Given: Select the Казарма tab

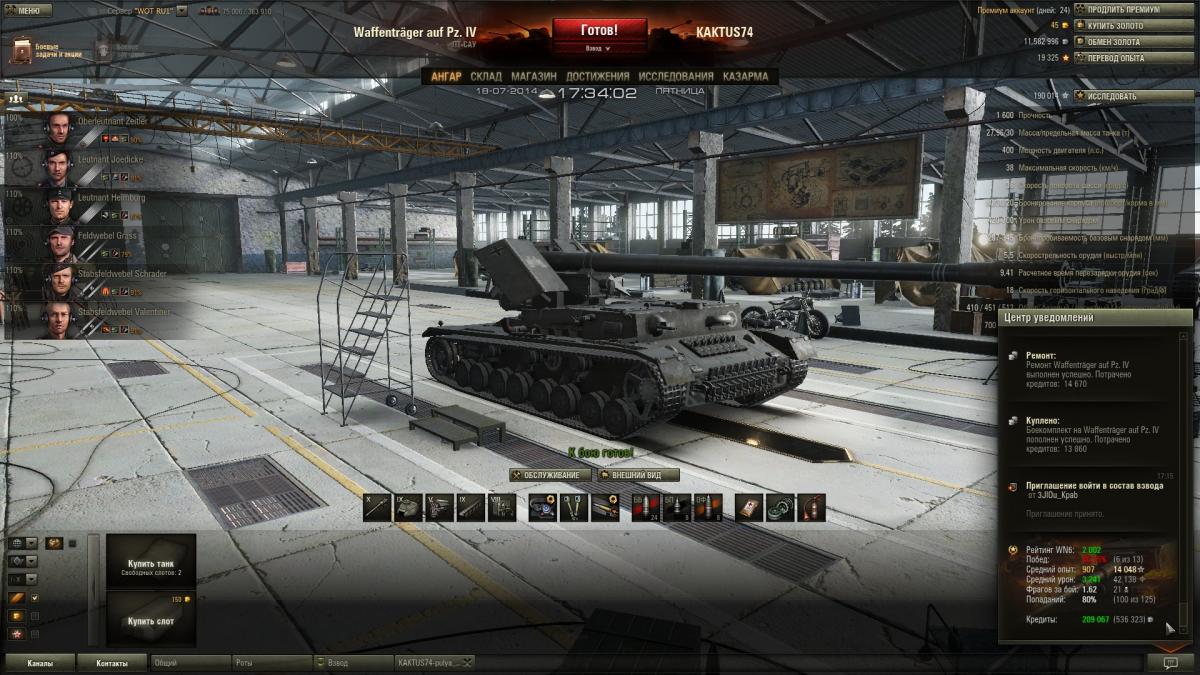Looking at the screenshot, I should (x=745, y=76).
